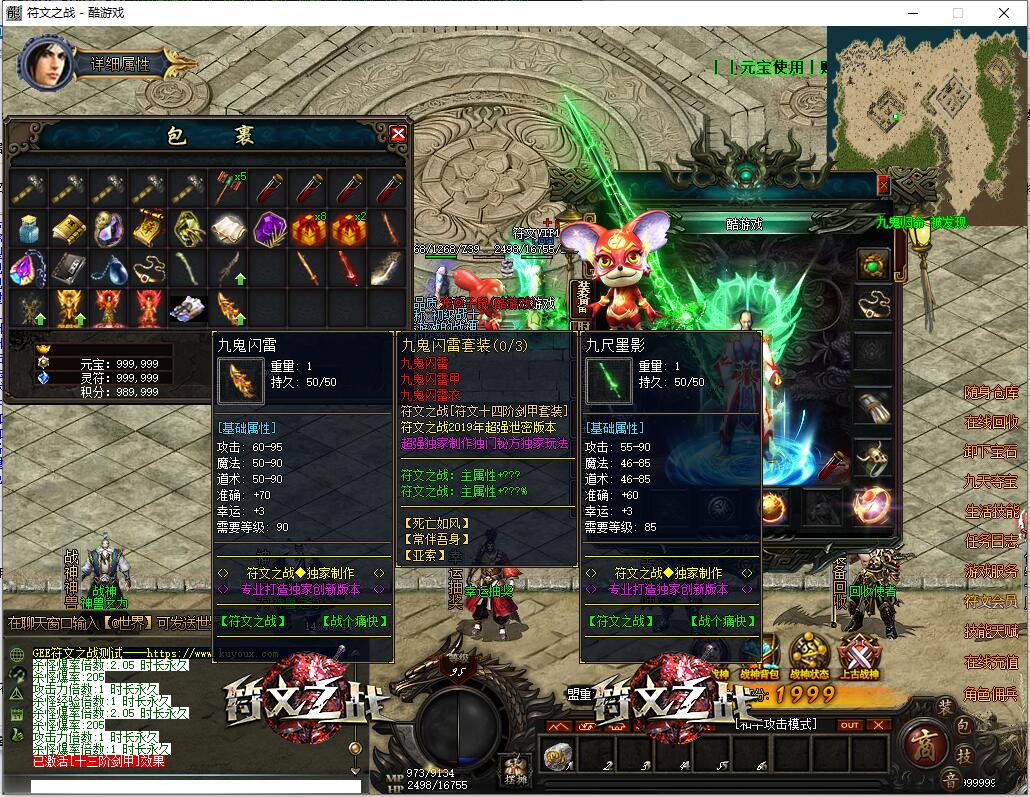1030x797 pixels.
Task: Open the 在线回收 online recycling menu
Action: pos(990,422)
